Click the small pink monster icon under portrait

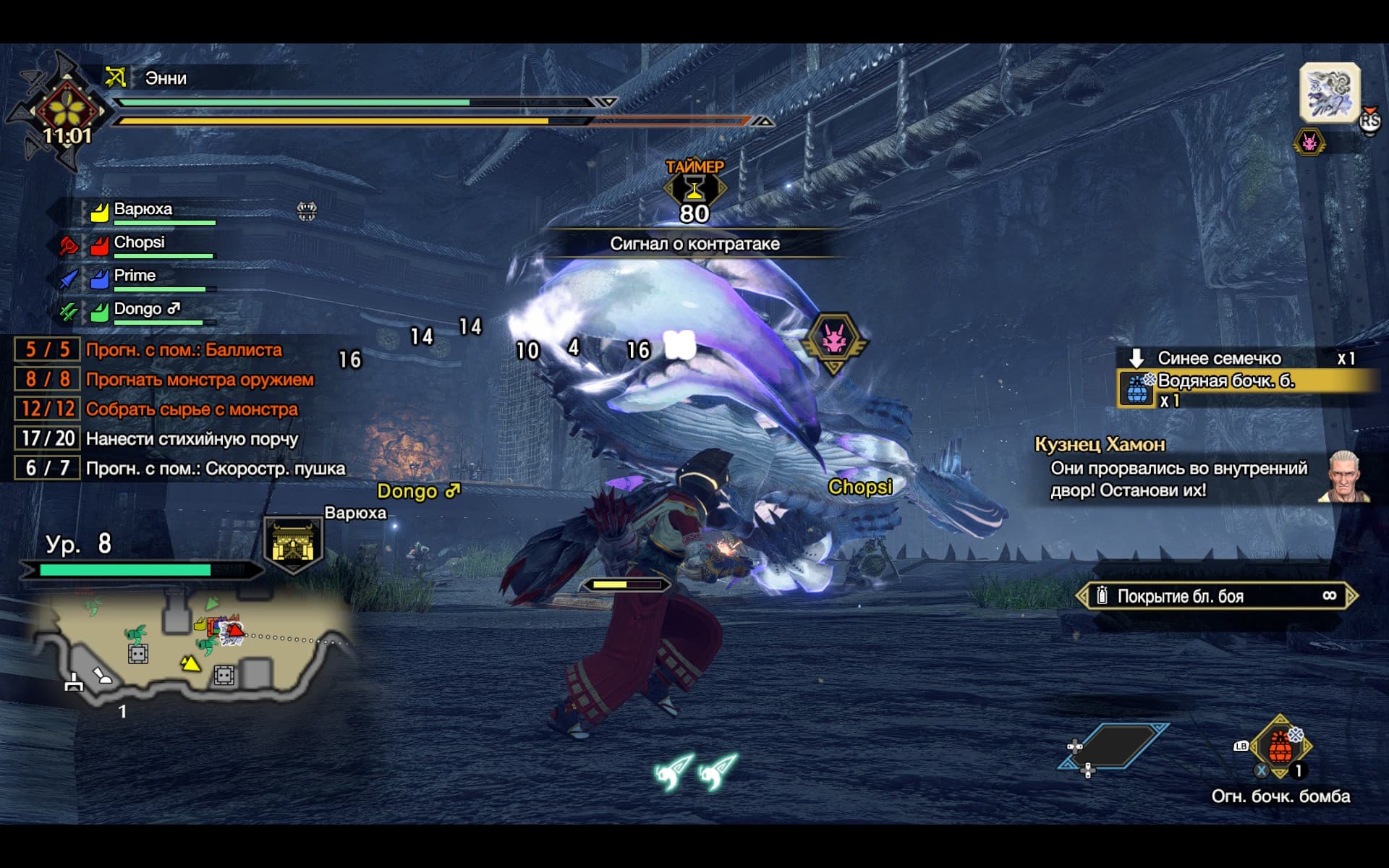1309,142
